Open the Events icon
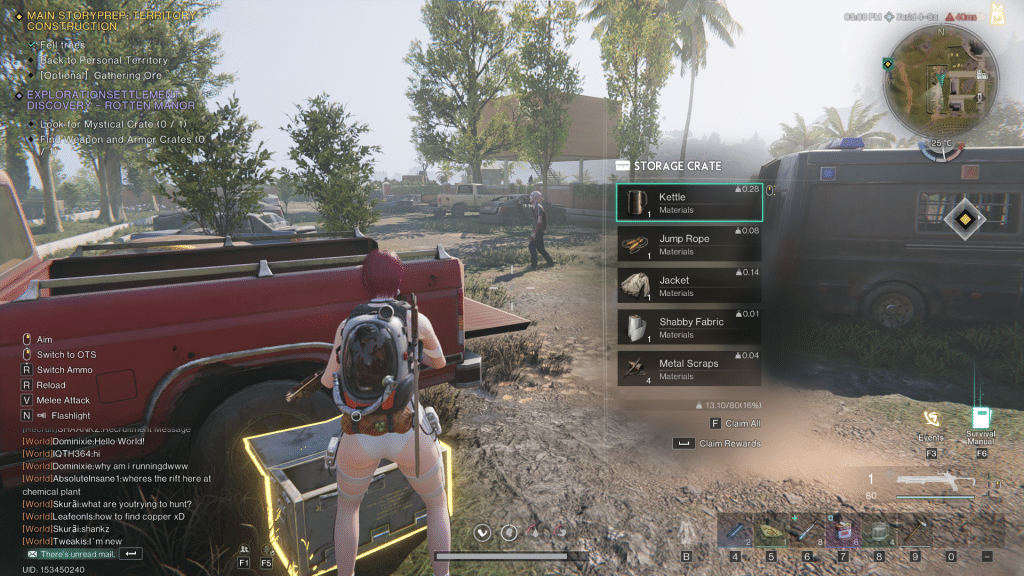The height and width of the screenshot is (576, 1024). 931,420
